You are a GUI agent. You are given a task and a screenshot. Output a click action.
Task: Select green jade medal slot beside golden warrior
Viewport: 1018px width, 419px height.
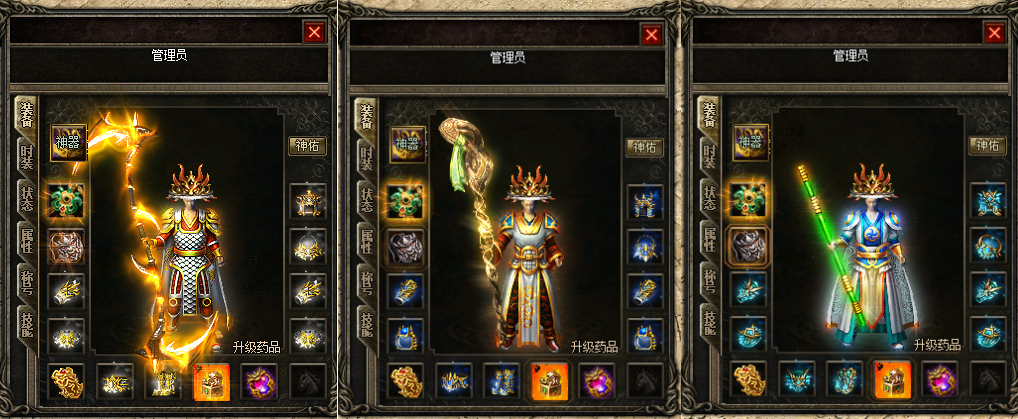coord(67,201)
